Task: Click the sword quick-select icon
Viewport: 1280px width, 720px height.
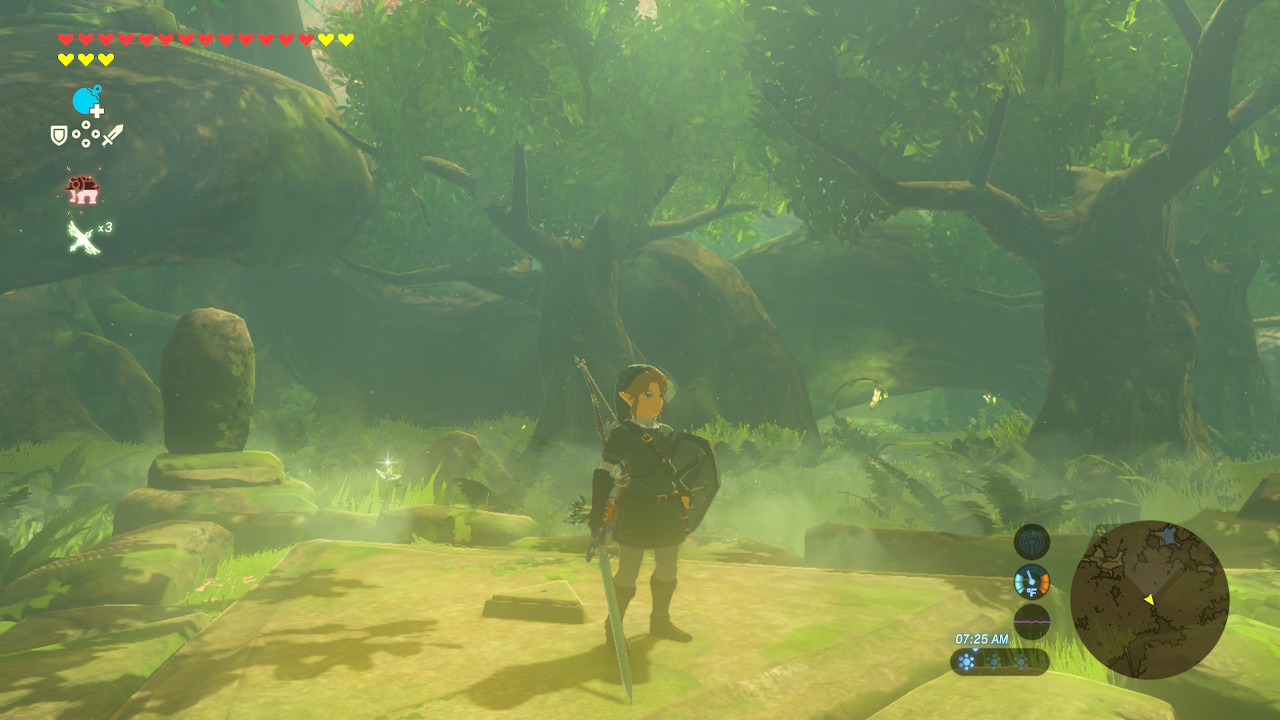Action: point(113,135)
